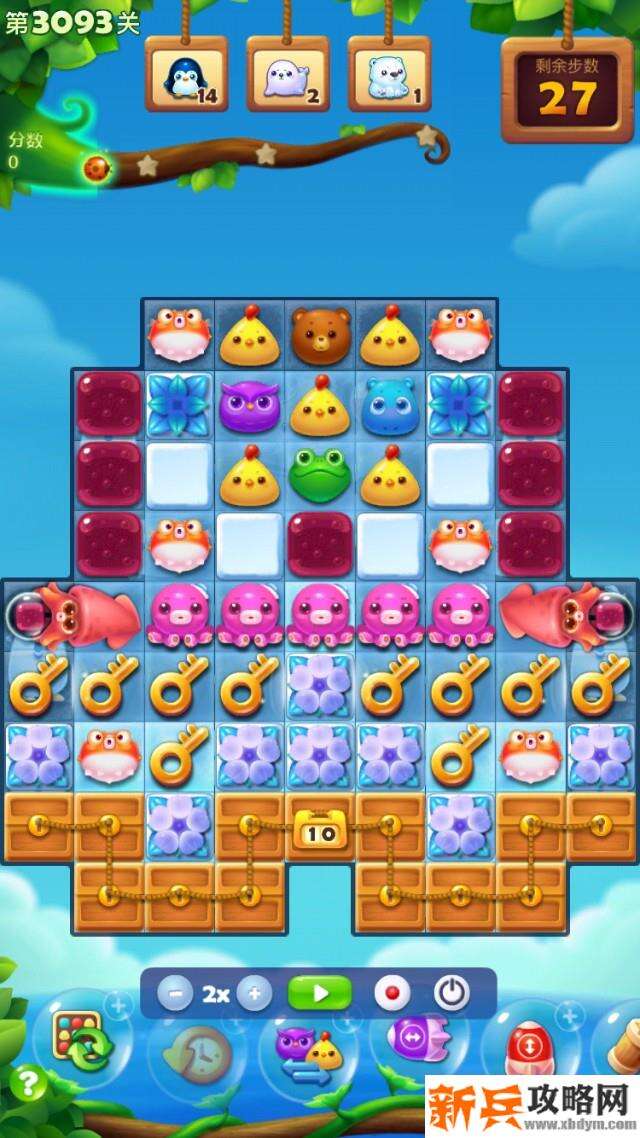Image resolution: width=640 pixels, height=1138 pixels.
Task: Click the power button on the control bar
Action: coord(451,994)
